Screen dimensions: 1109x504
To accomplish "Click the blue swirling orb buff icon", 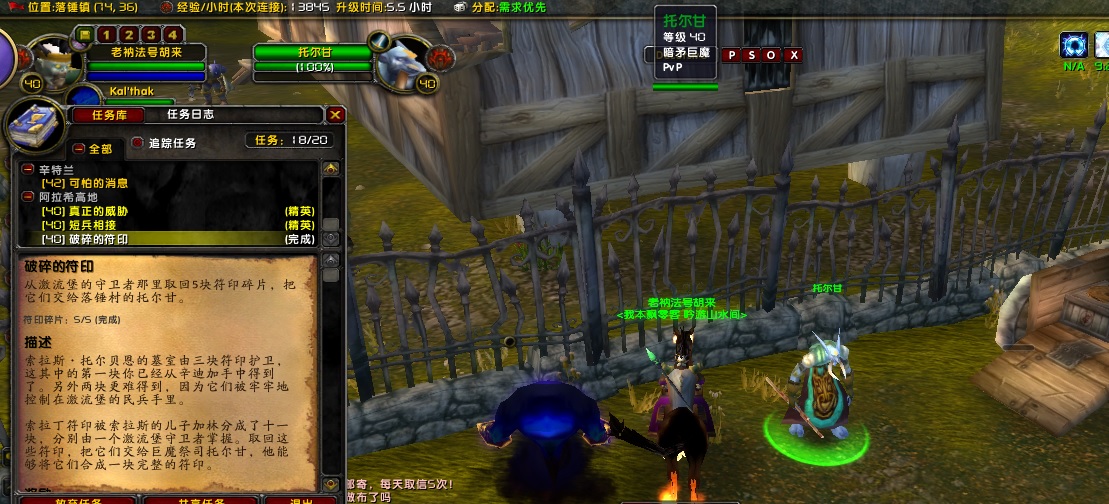I will tap(1075, 45).
